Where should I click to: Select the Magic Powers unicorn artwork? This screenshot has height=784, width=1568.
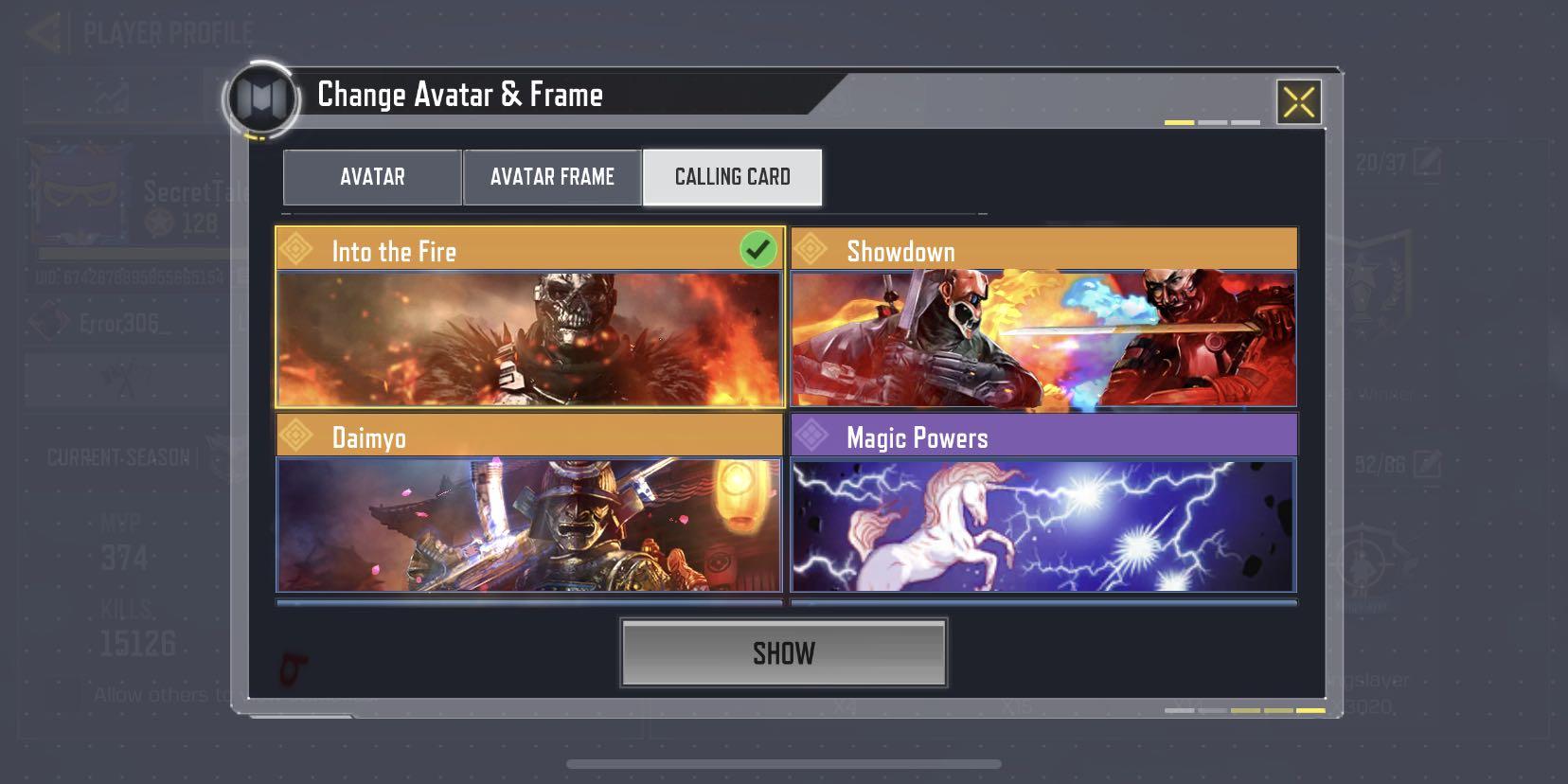coord(1043,526)
